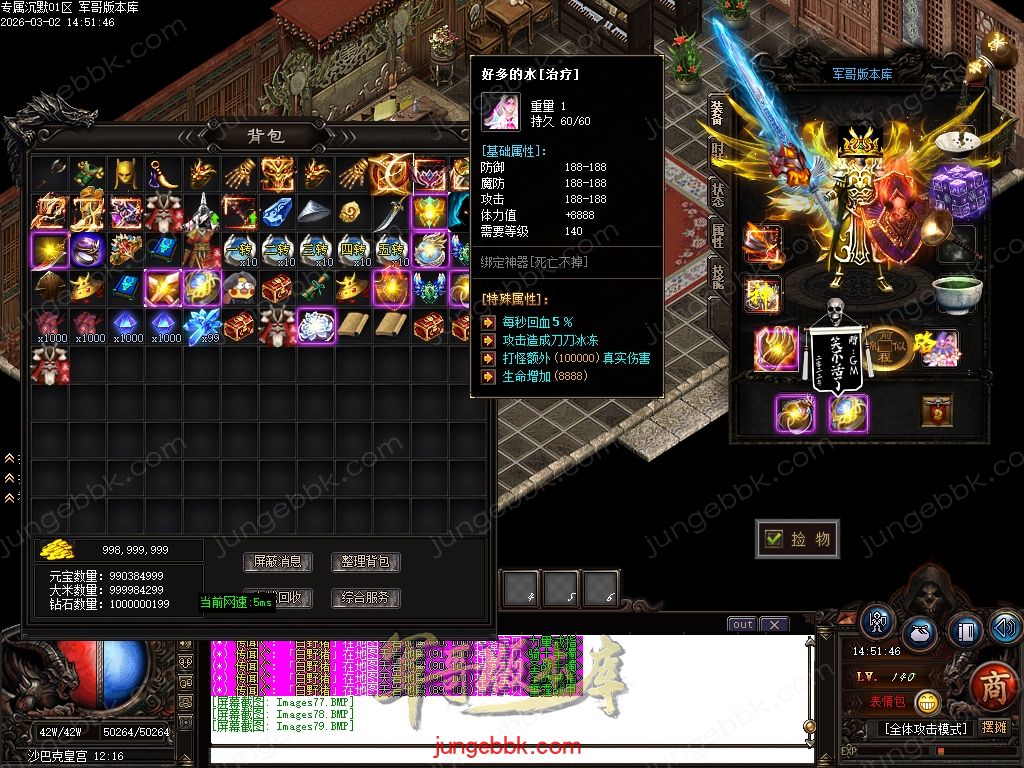Click the out button above chat
This screenshot has height=768, width=1024.
click(x=742, y=625)
